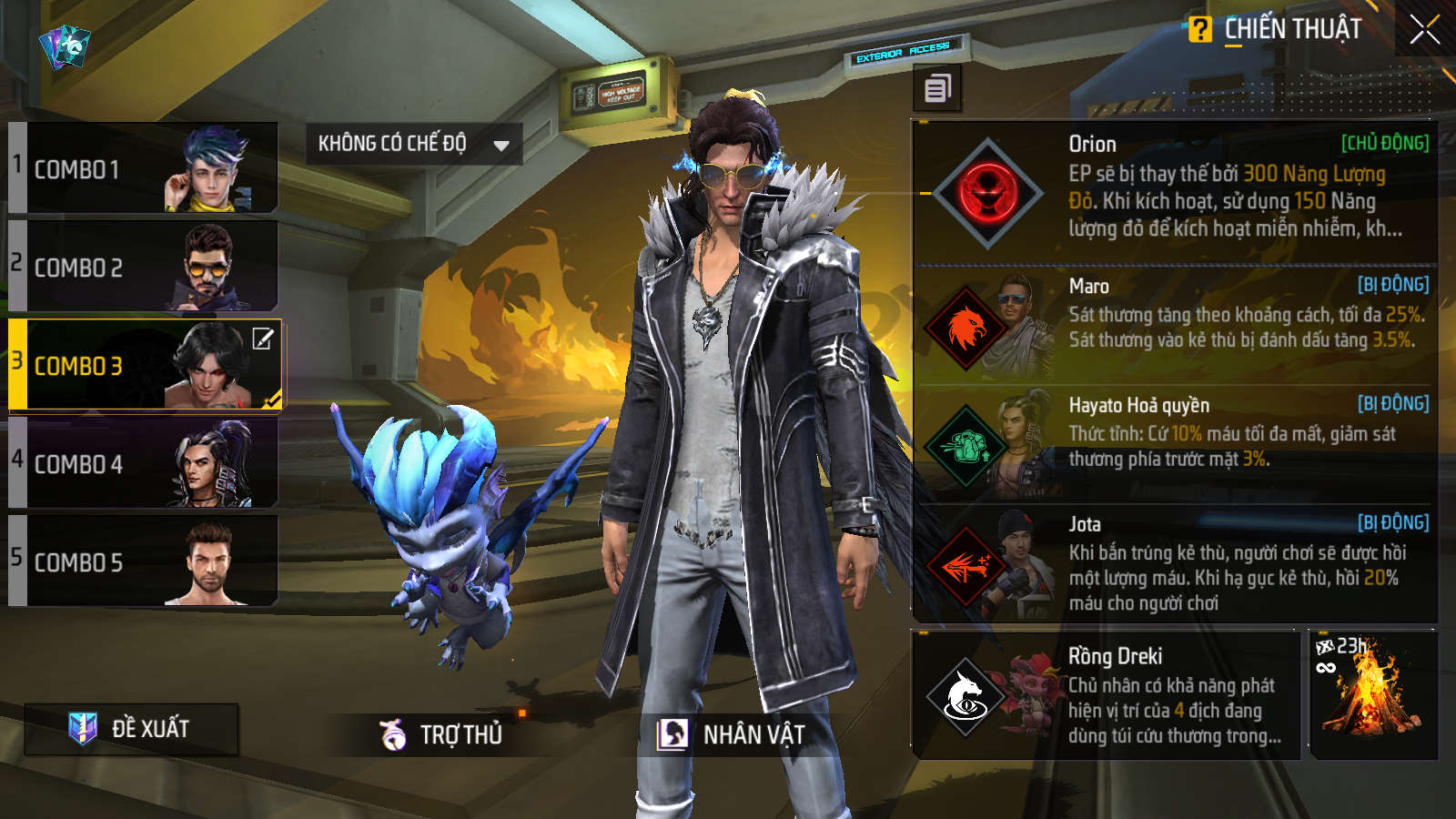Switch to the COMBO 4 preset

point(143,464)
